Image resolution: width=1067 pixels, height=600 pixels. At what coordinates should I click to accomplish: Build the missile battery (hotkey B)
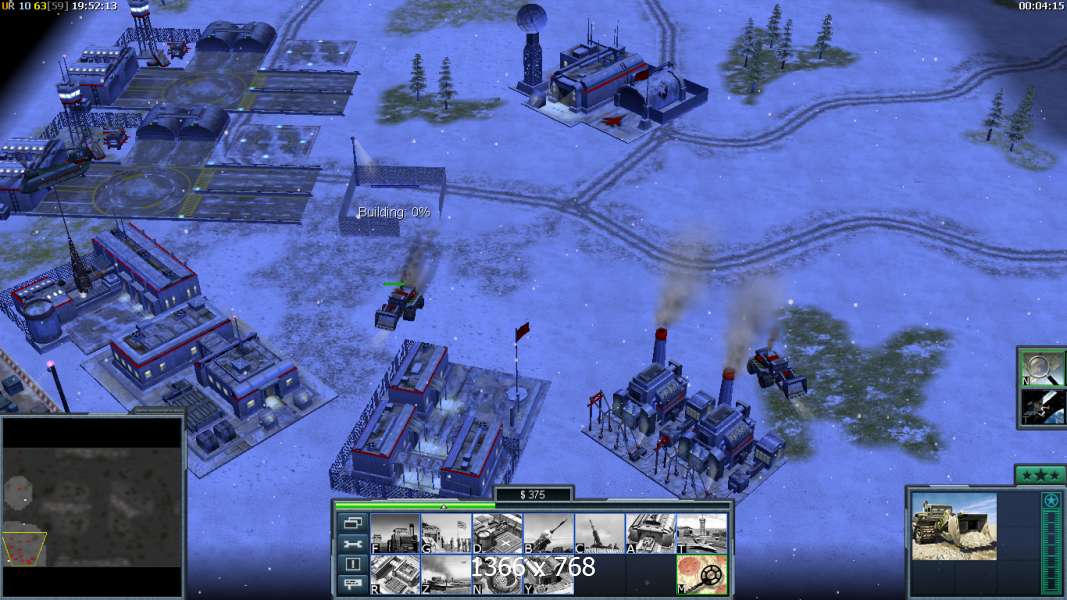548,533
